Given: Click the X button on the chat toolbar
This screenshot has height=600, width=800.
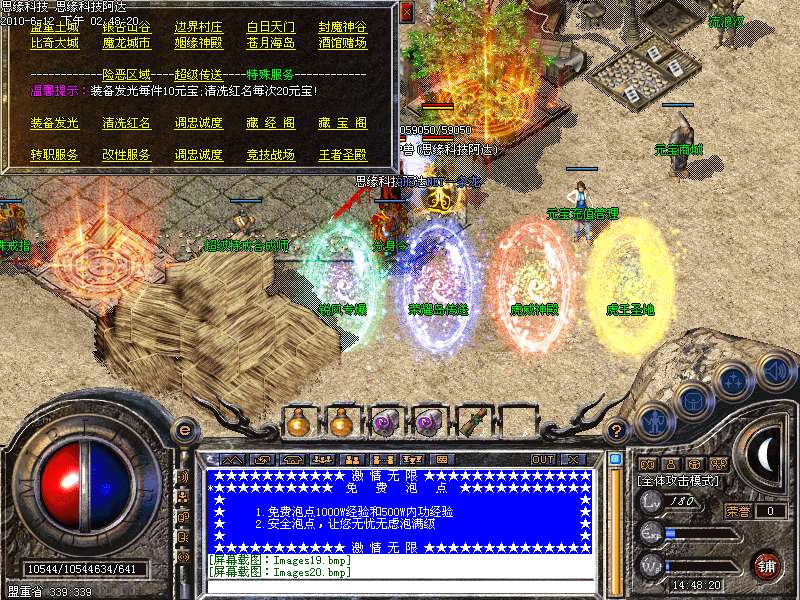Looking at the screenshot, I should coord(573,459).
